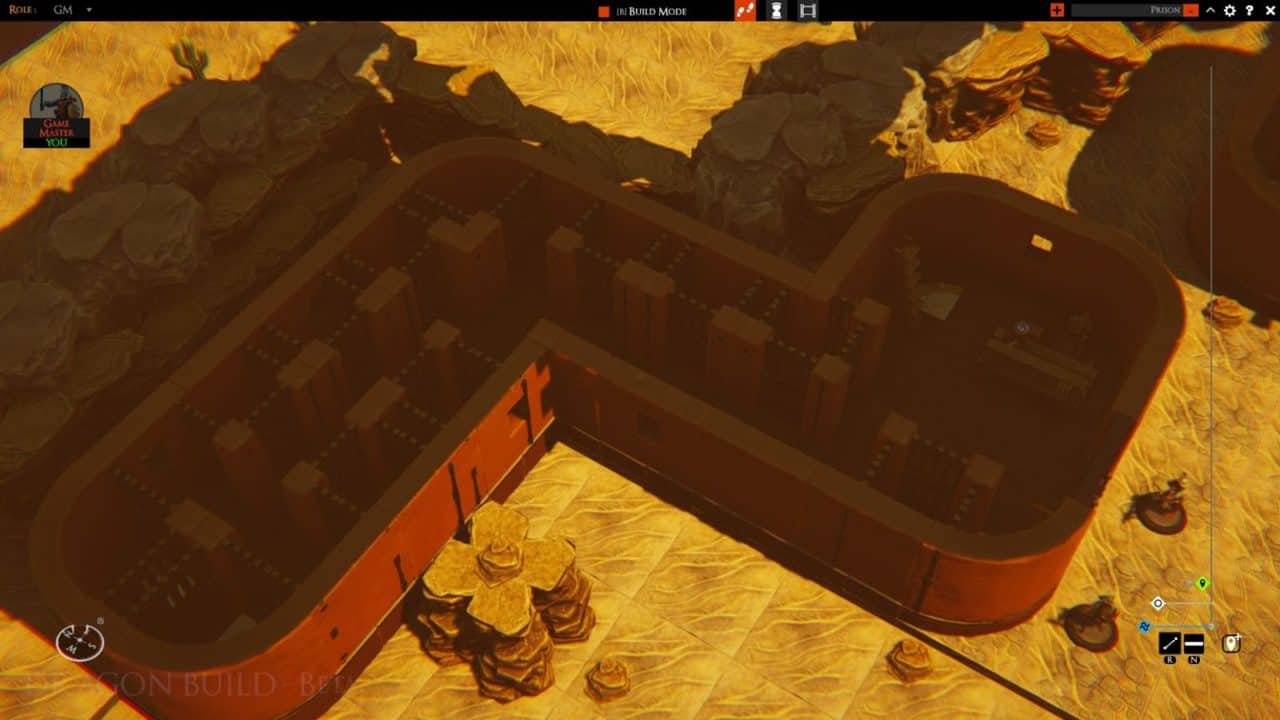This screenshot has height=720, width=1280.
Task: Open the initiative hourglass tool
Action: (776, 10)
